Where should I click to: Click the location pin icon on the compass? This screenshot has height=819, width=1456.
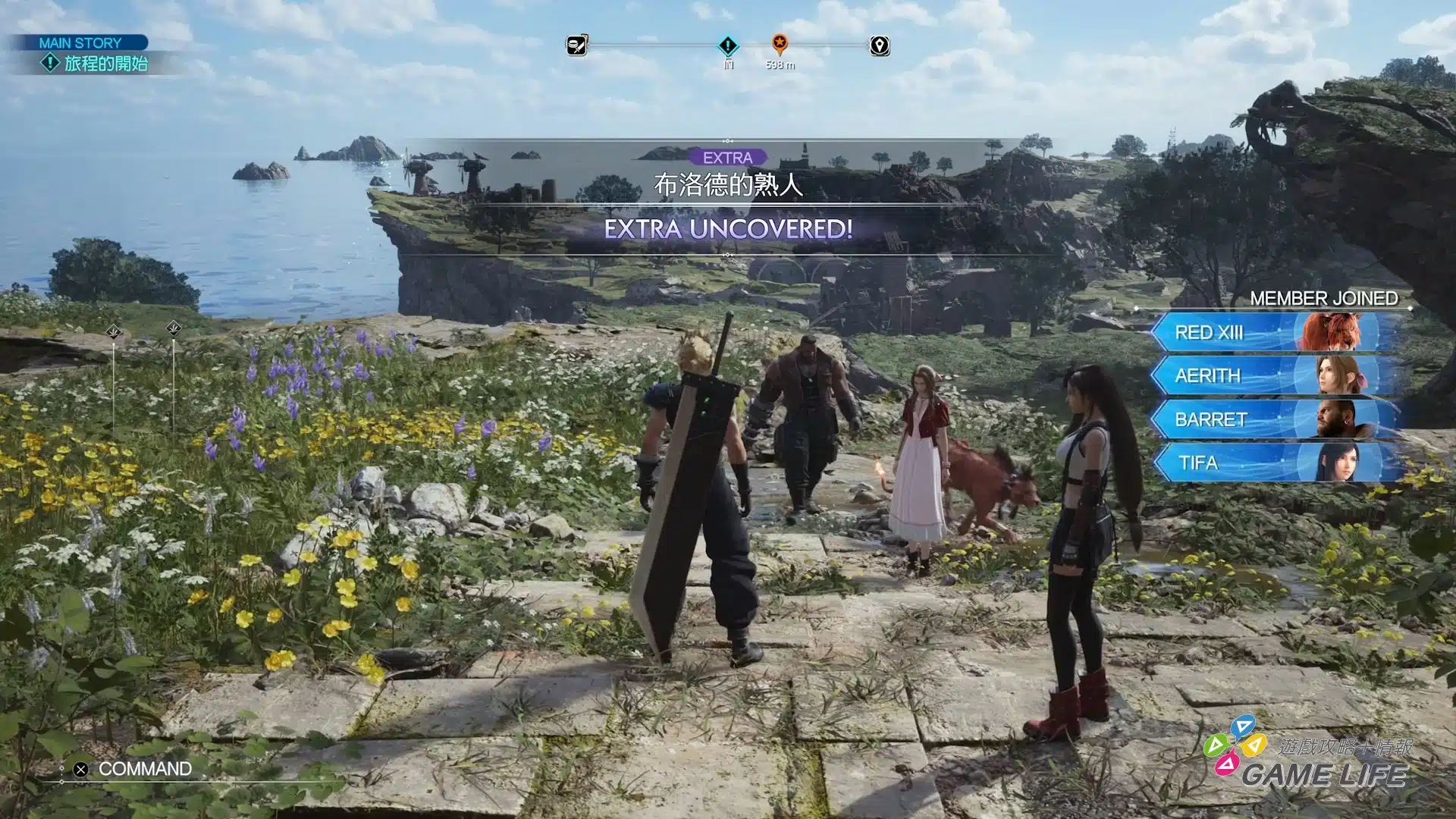click(x=879, y=46)
